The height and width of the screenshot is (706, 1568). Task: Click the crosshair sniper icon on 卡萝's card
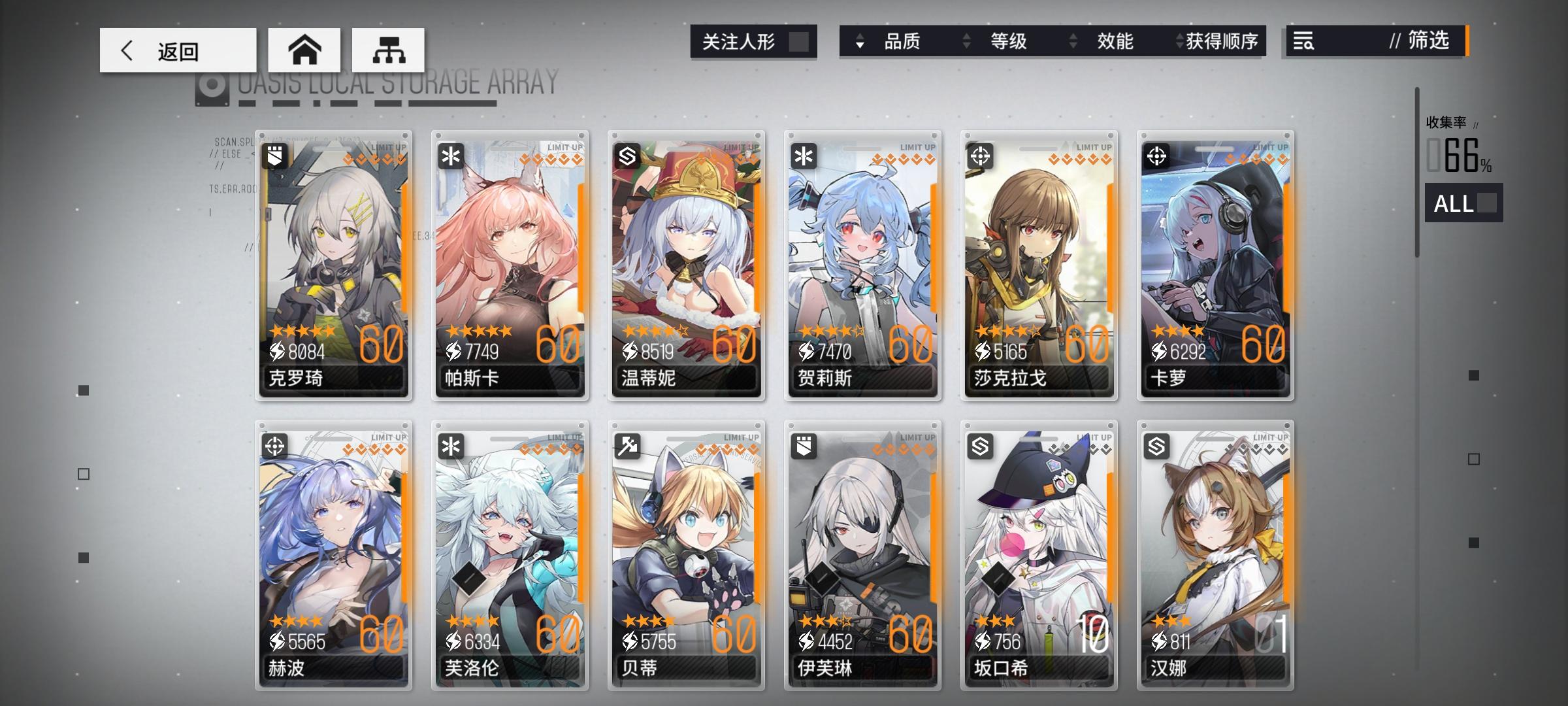coord(1158,157)
